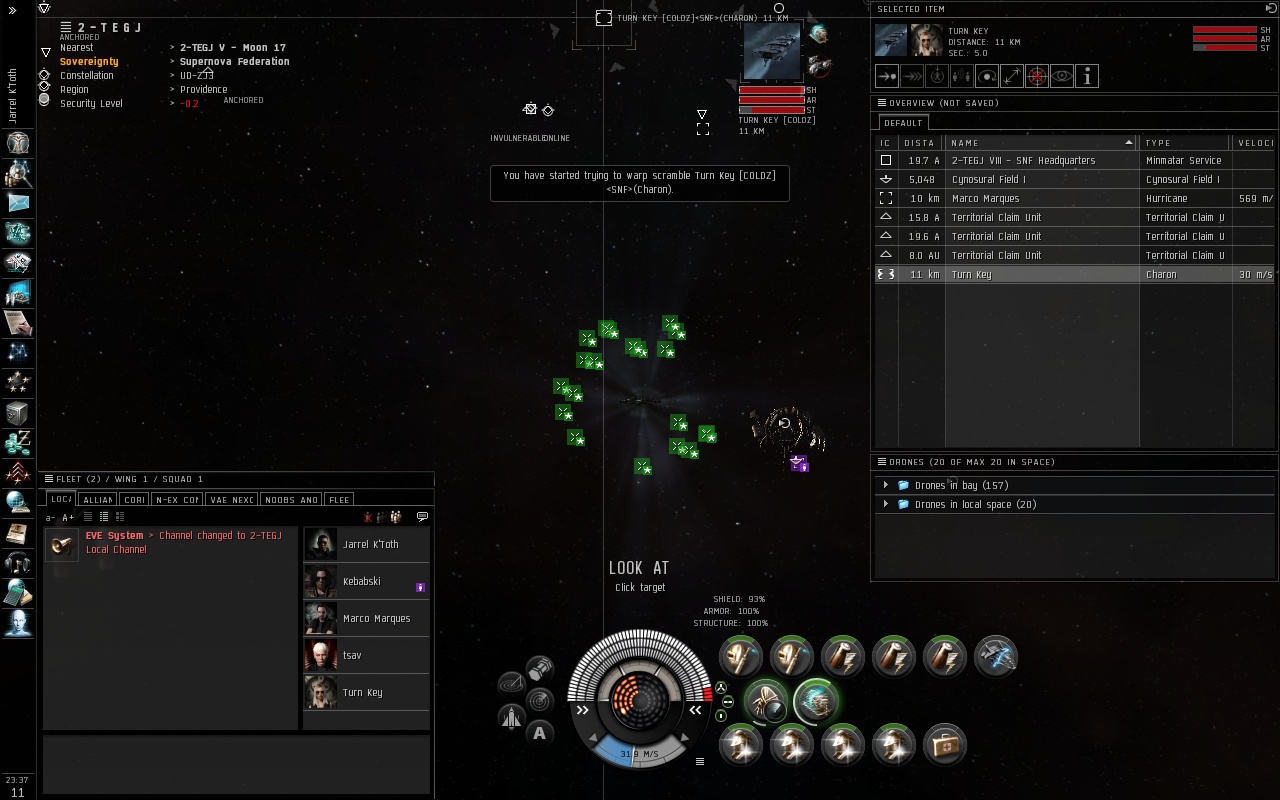Viewport: 1280px width, 800px height.
Task: Unlock target with red crosshair icon
Action: [1037, 76]
